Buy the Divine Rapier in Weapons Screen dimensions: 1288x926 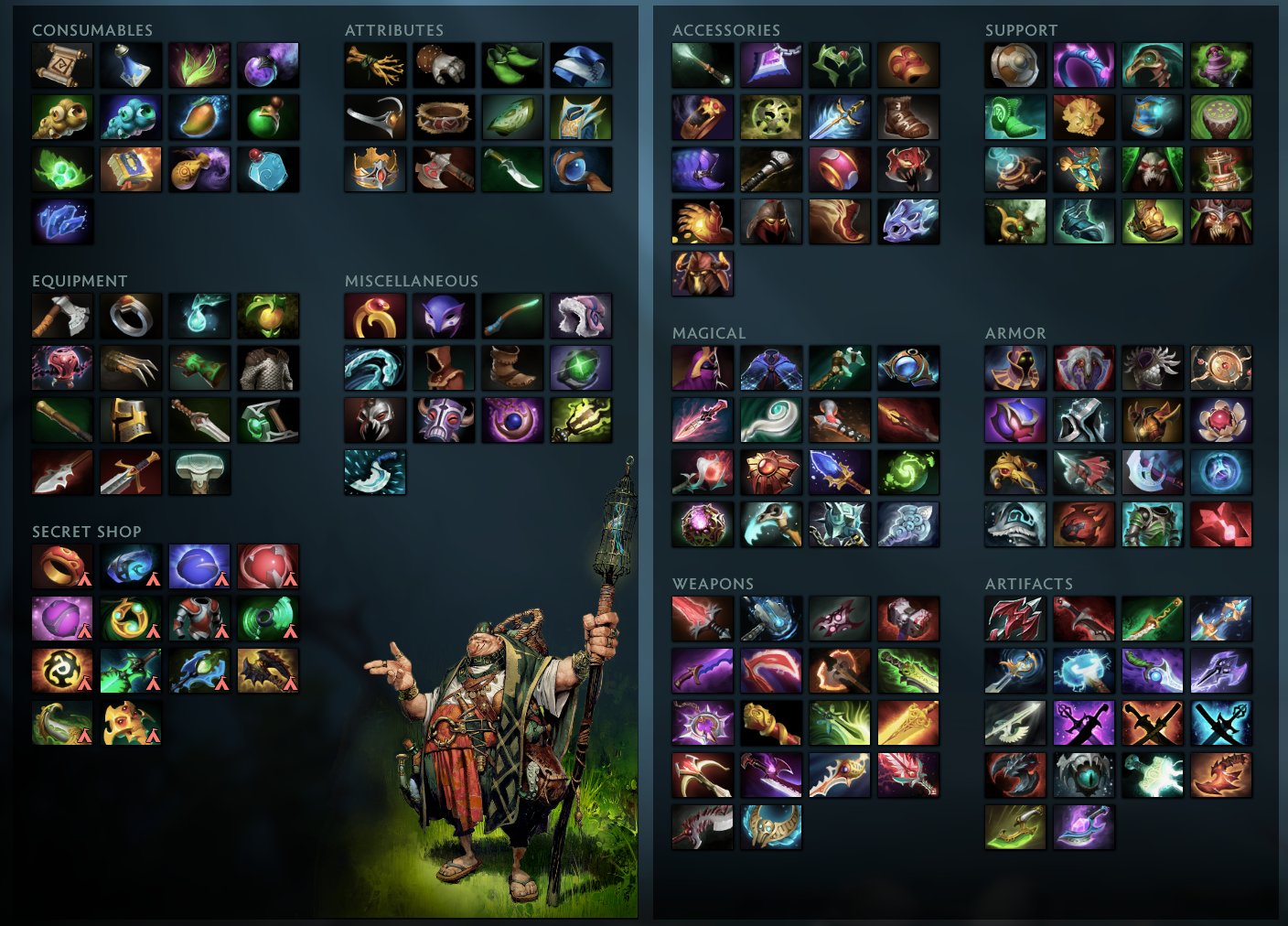pyautogui.click(x=909, y=722)
